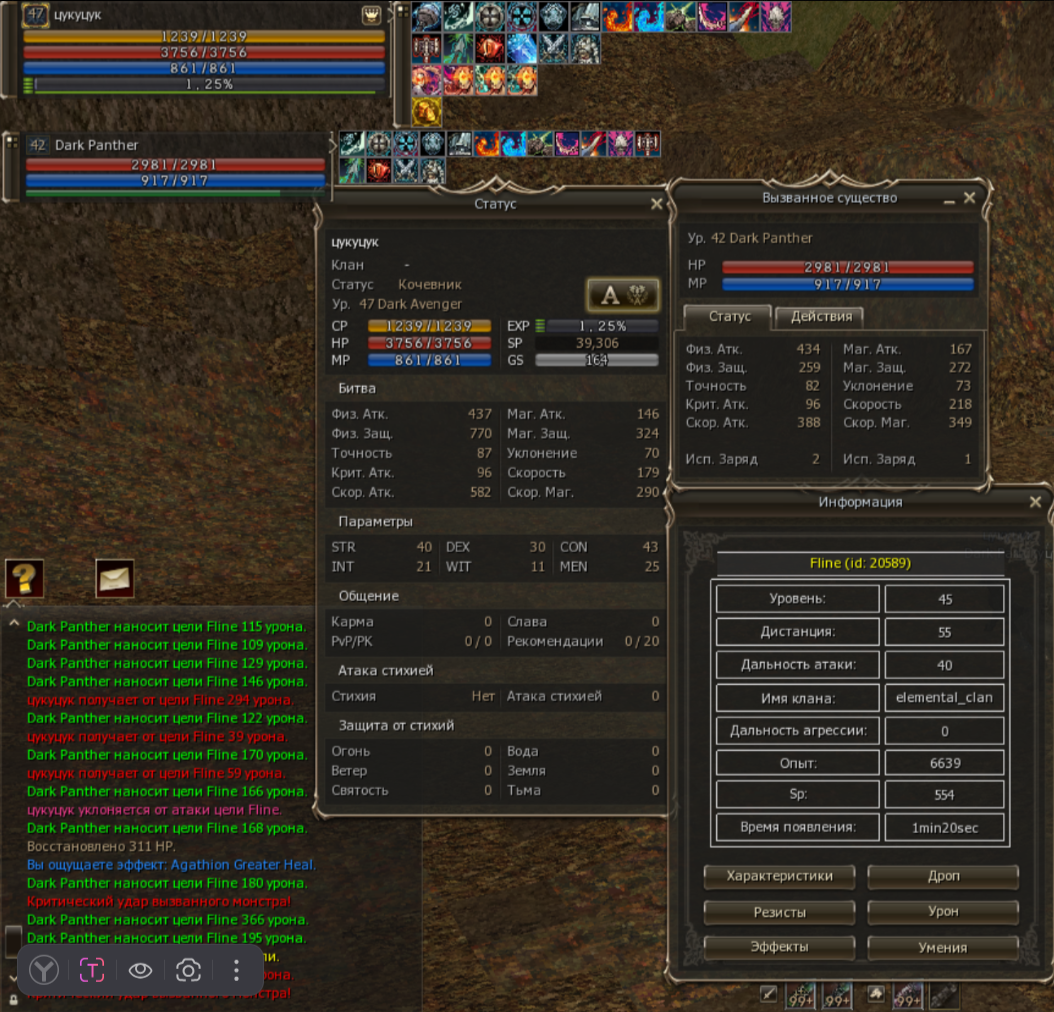Close the Вызванное существо window
The image size is (1054, 1012).
(x=969, y=199)
